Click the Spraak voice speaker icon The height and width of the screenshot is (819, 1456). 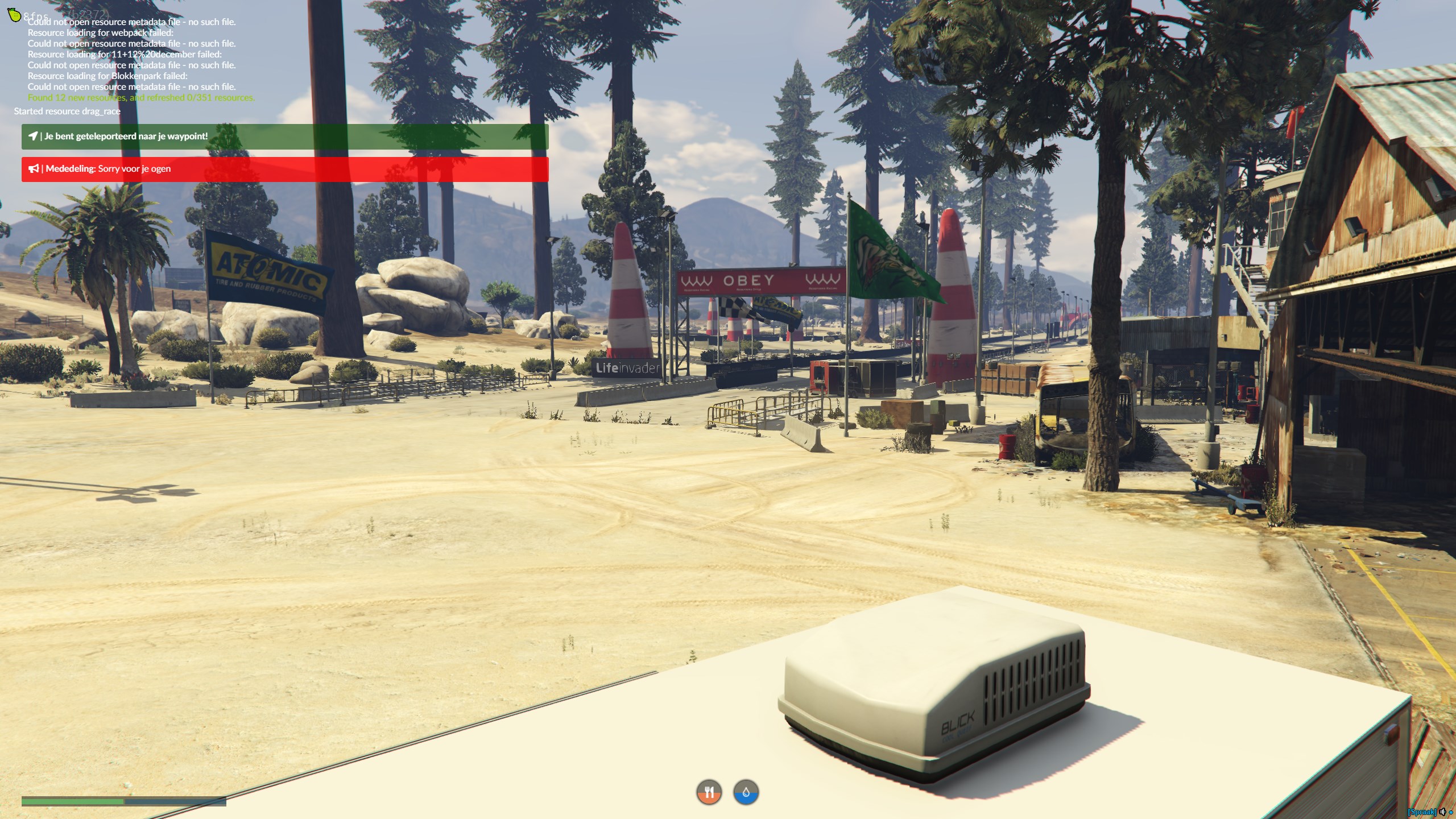(x=1442, y=812)
